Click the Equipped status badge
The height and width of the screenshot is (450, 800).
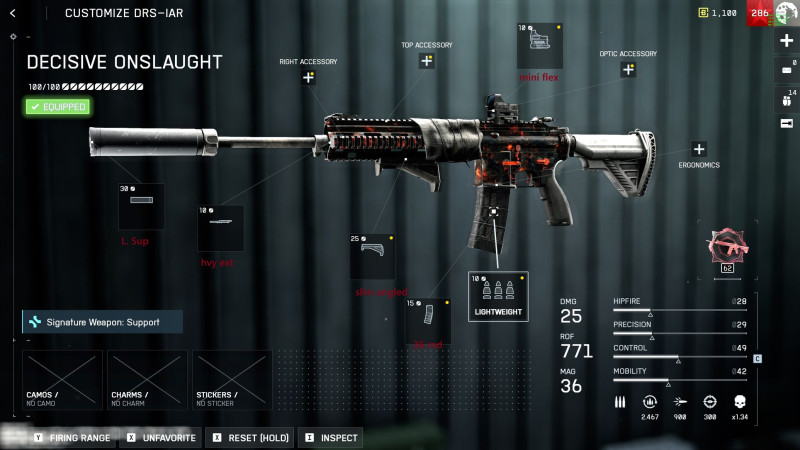coord(58,106)
